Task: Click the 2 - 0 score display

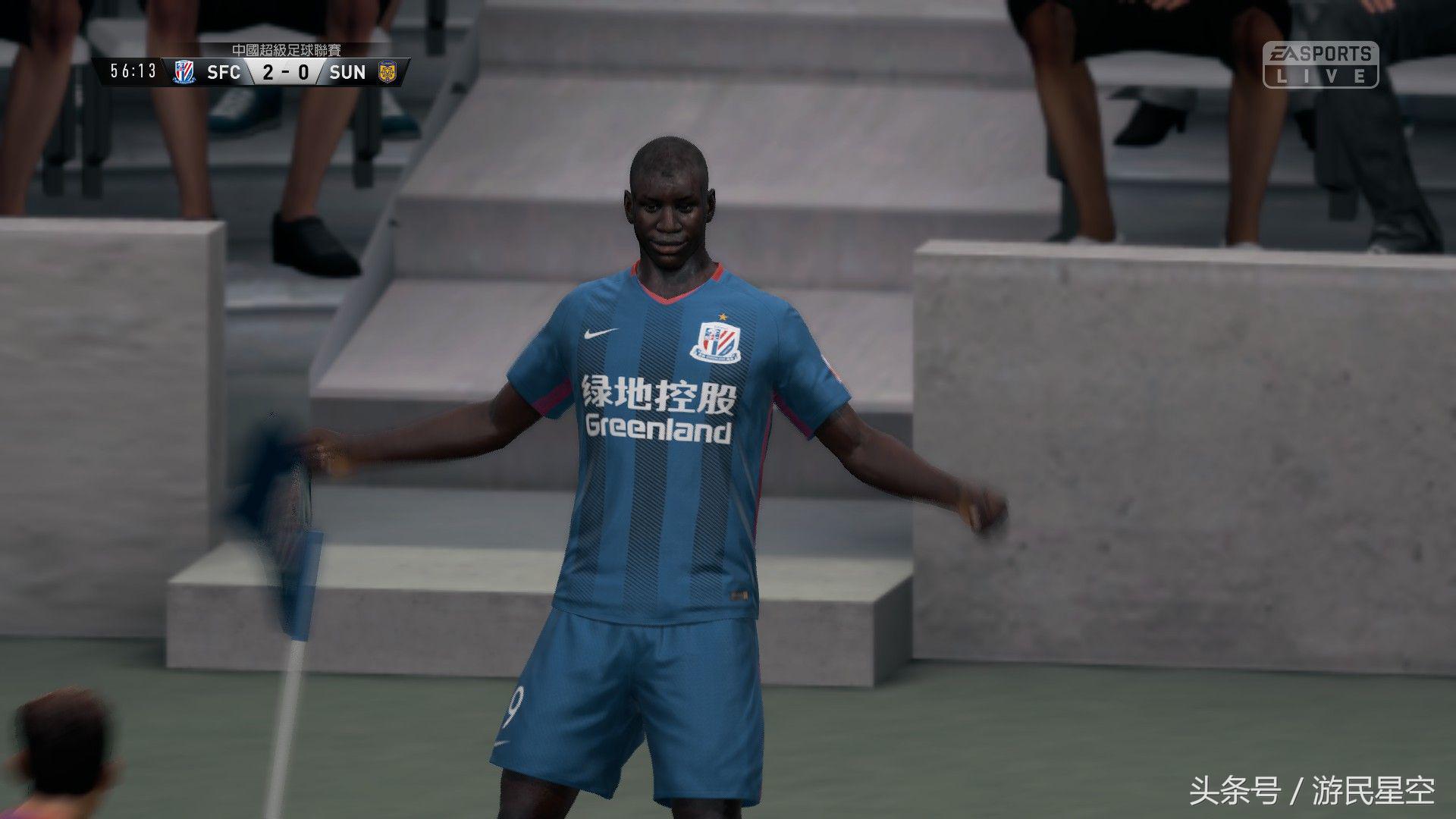Action: (287, 73)
